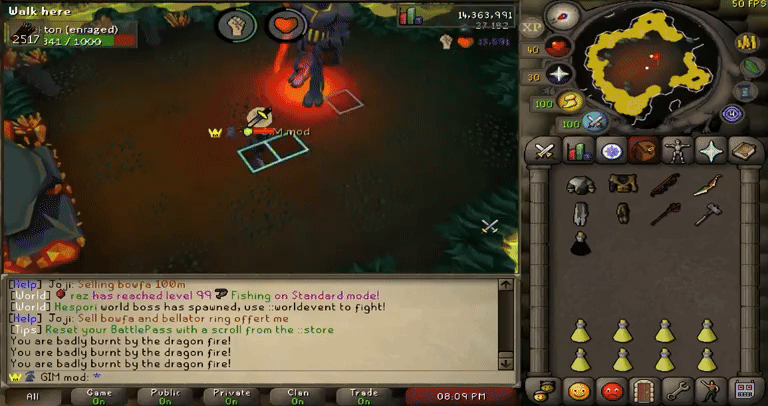
Task: Toggle the Clan chat filter
Action: [298, 396]
